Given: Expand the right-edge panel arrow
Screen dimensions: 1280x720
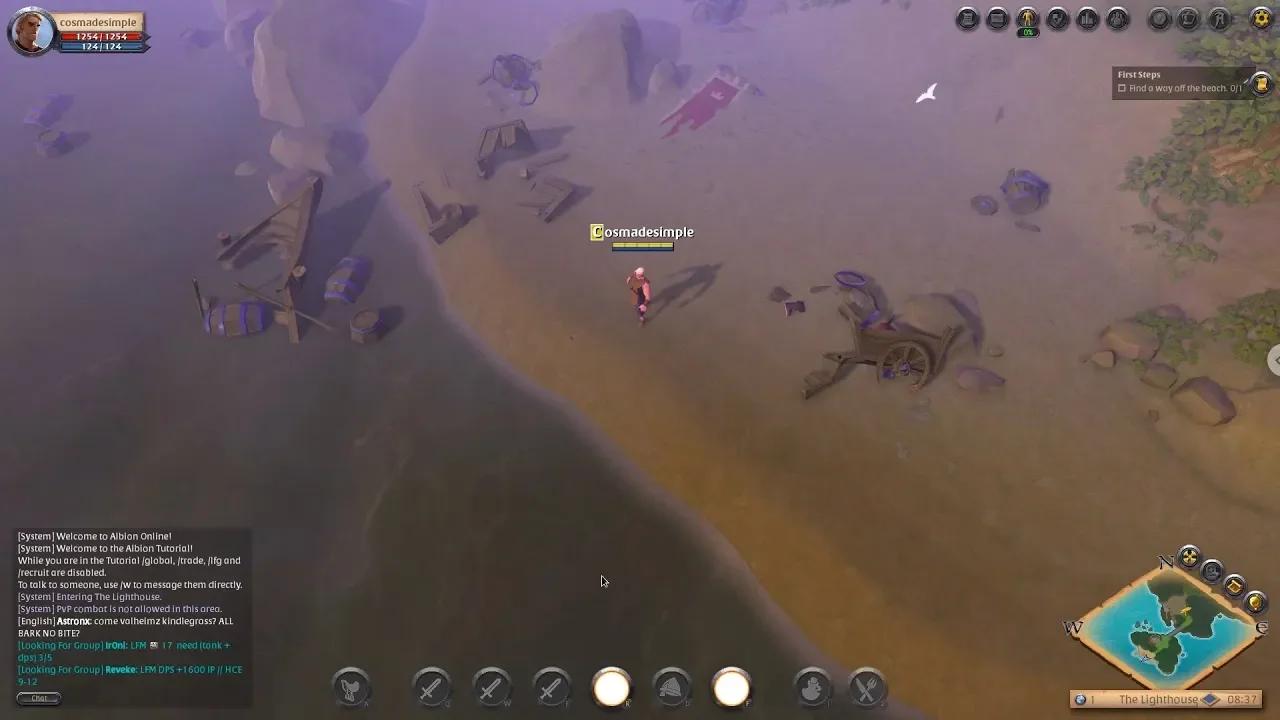Looking at the screenshot, I should pyautogui.click(x=1274, y=360).
